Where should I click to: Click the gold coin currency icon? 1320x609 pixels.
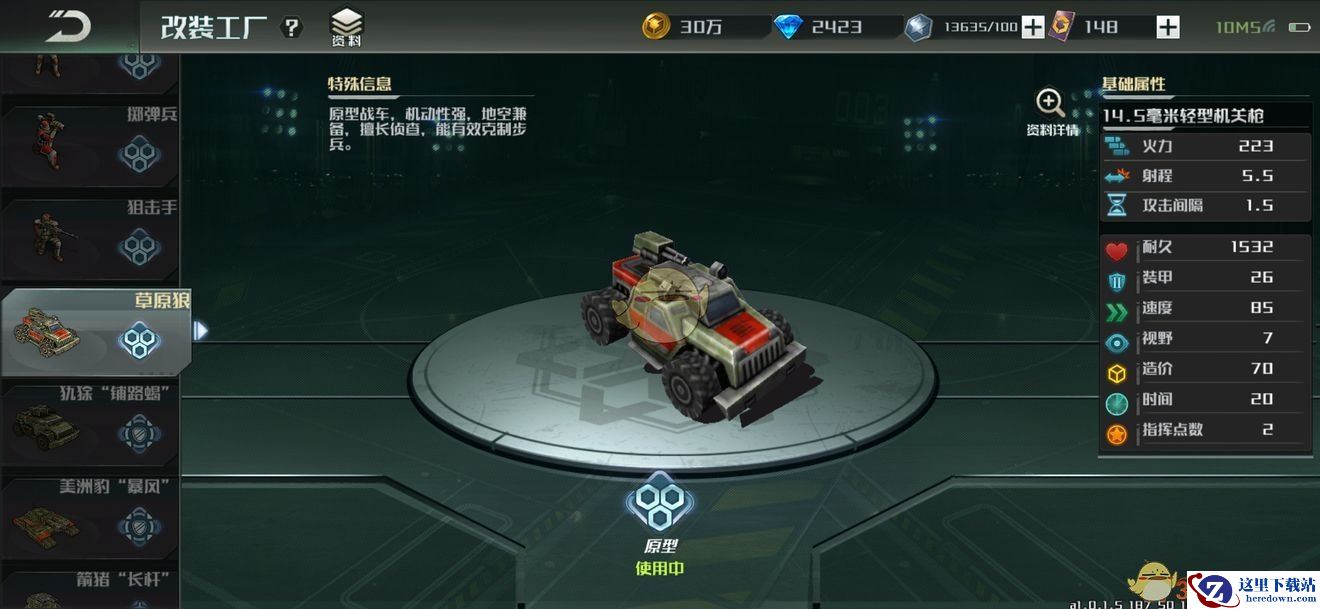[x=656, y=27]
